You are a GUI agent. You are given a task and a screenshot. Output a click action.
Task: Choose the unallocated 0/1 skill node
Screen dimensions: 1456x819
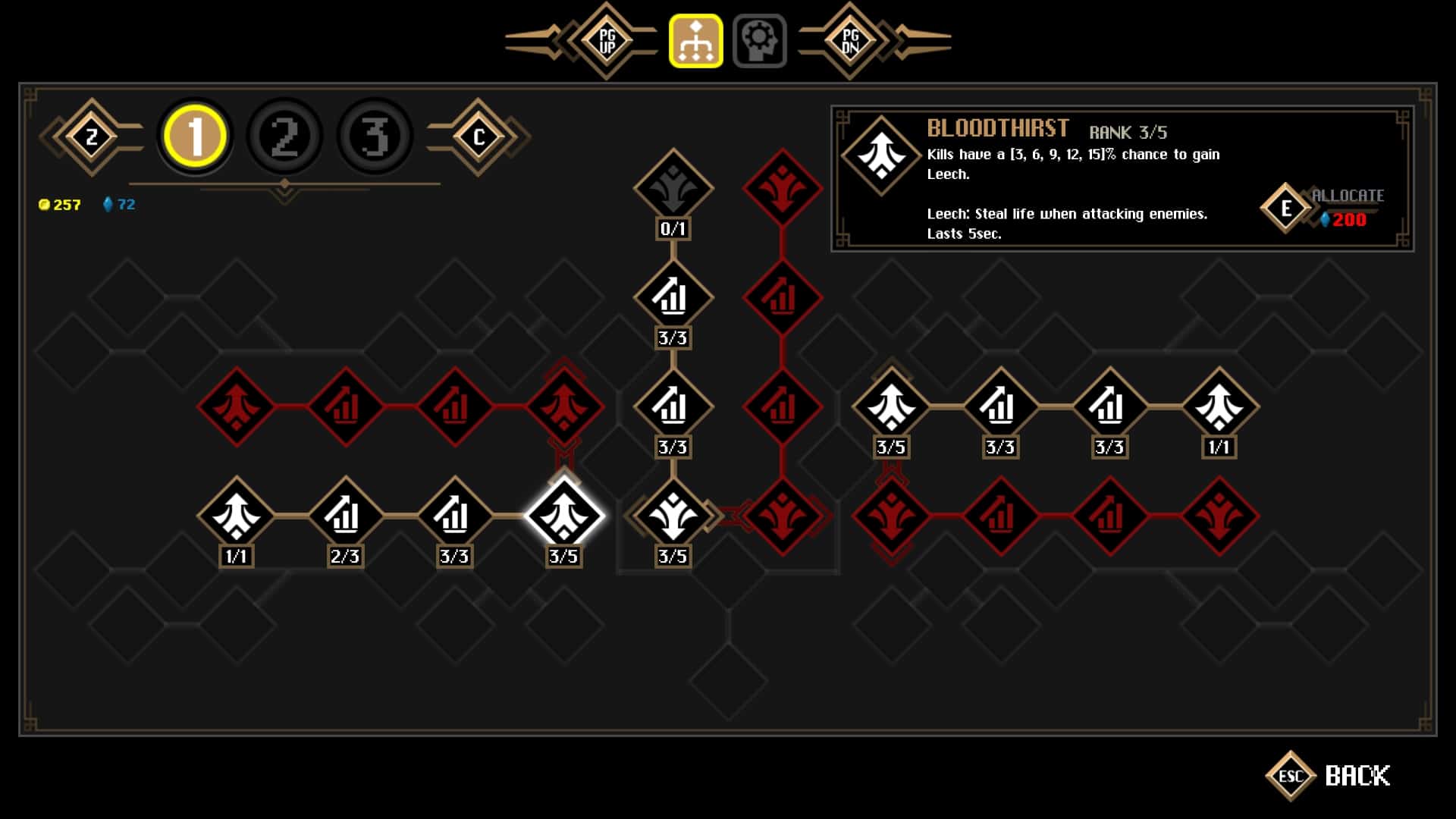click(673, 188)
